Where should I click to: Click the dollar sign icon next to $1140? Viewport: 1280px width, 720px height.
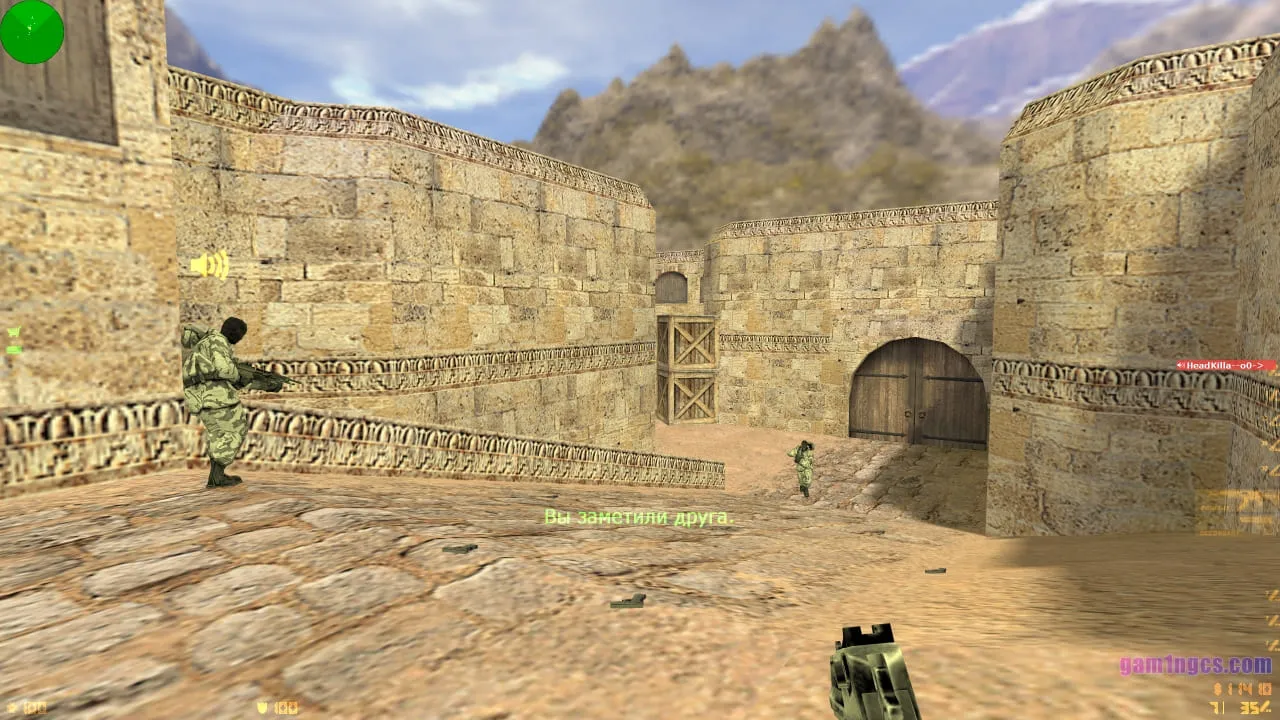click(1216, 689)
